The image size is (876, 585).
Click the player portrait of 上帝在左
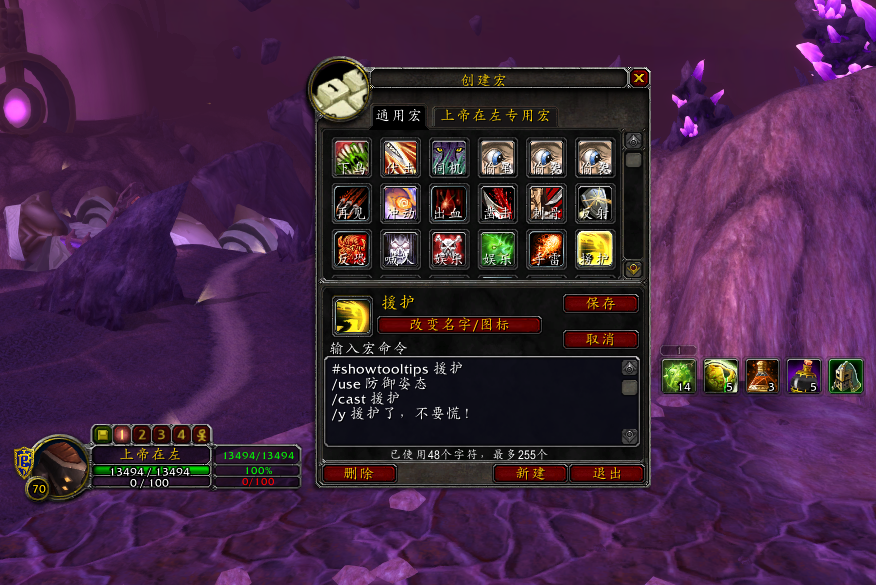pyautogui.click(x=59, y=463)
